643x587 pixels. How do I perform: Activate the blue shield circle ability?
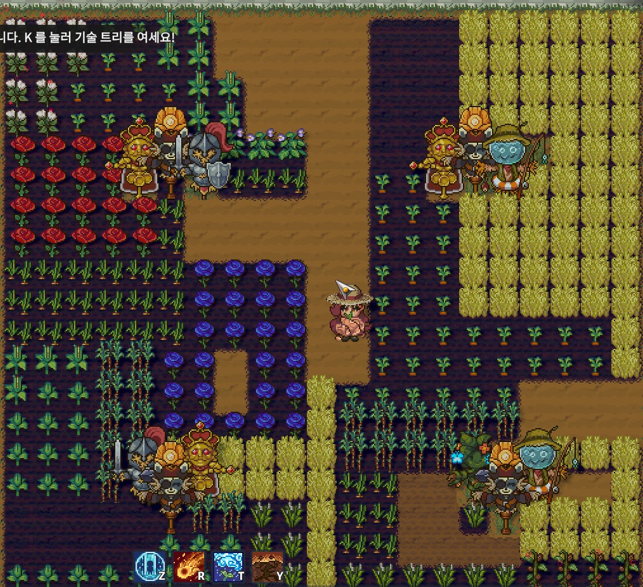click(x=150, y=567)
